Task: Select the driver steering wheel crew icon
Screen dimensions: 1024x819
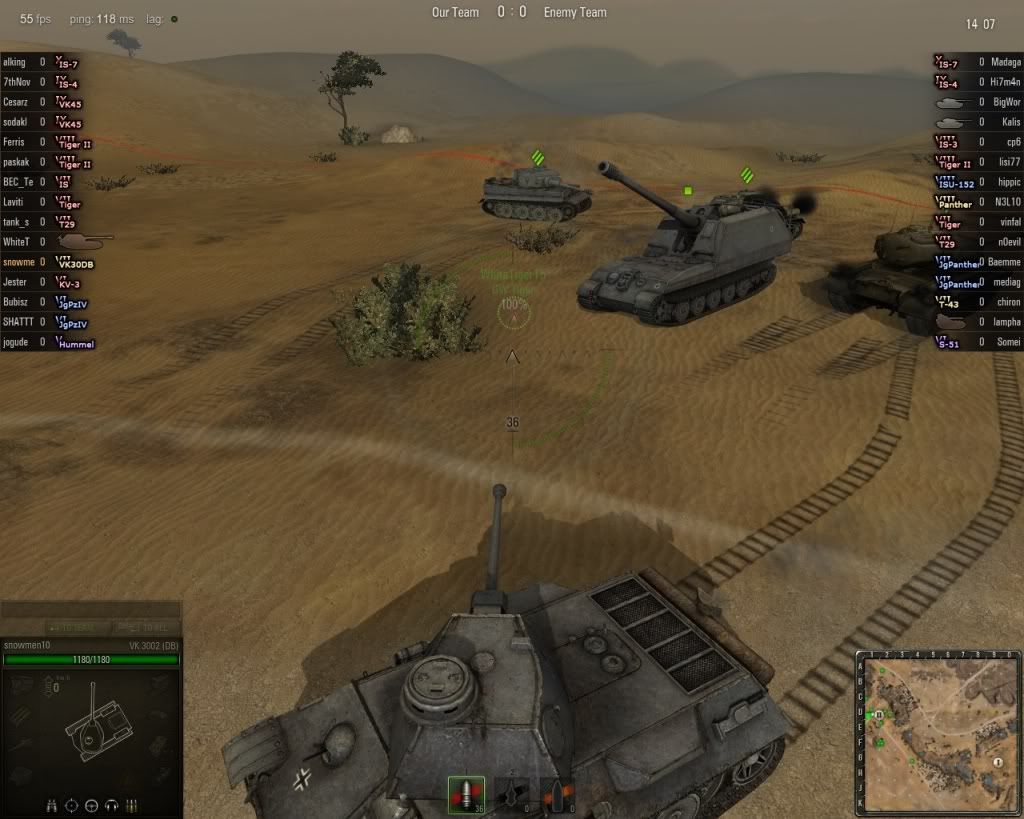Action: (x=92, y=805)
